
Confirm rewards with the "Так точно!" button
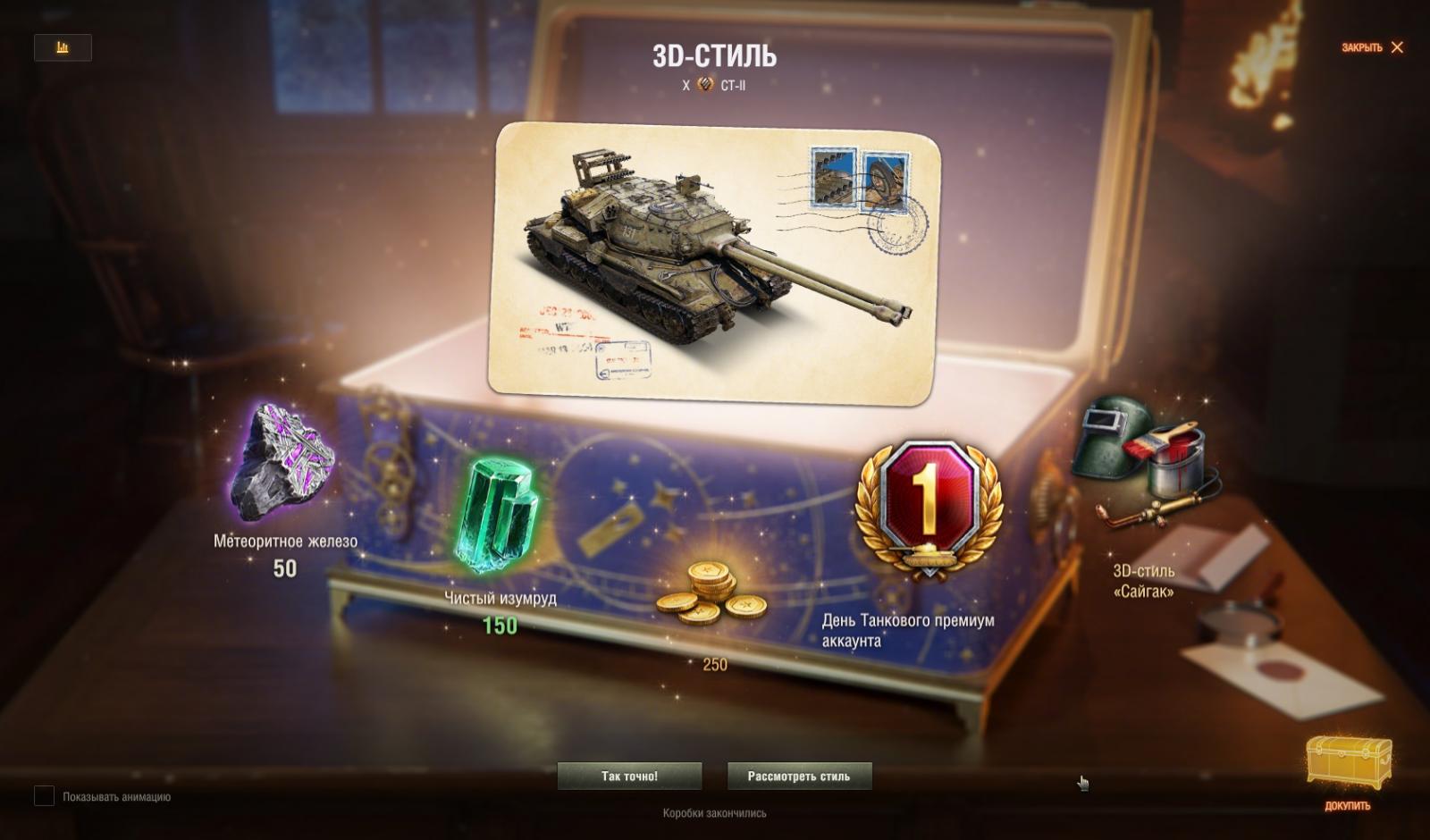coord(629,776)
